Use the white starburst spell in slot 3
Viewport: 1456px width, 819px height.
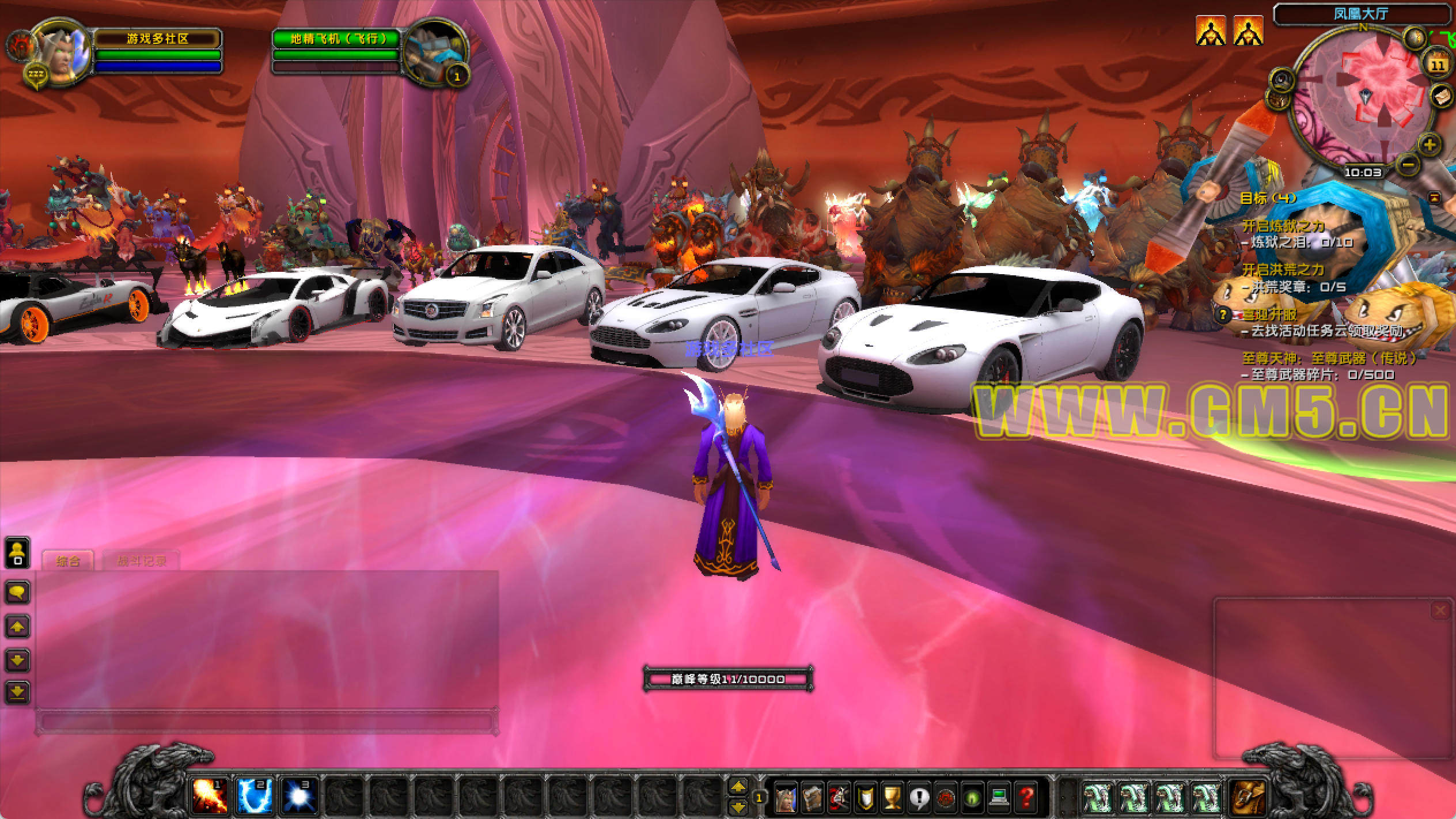299,797
